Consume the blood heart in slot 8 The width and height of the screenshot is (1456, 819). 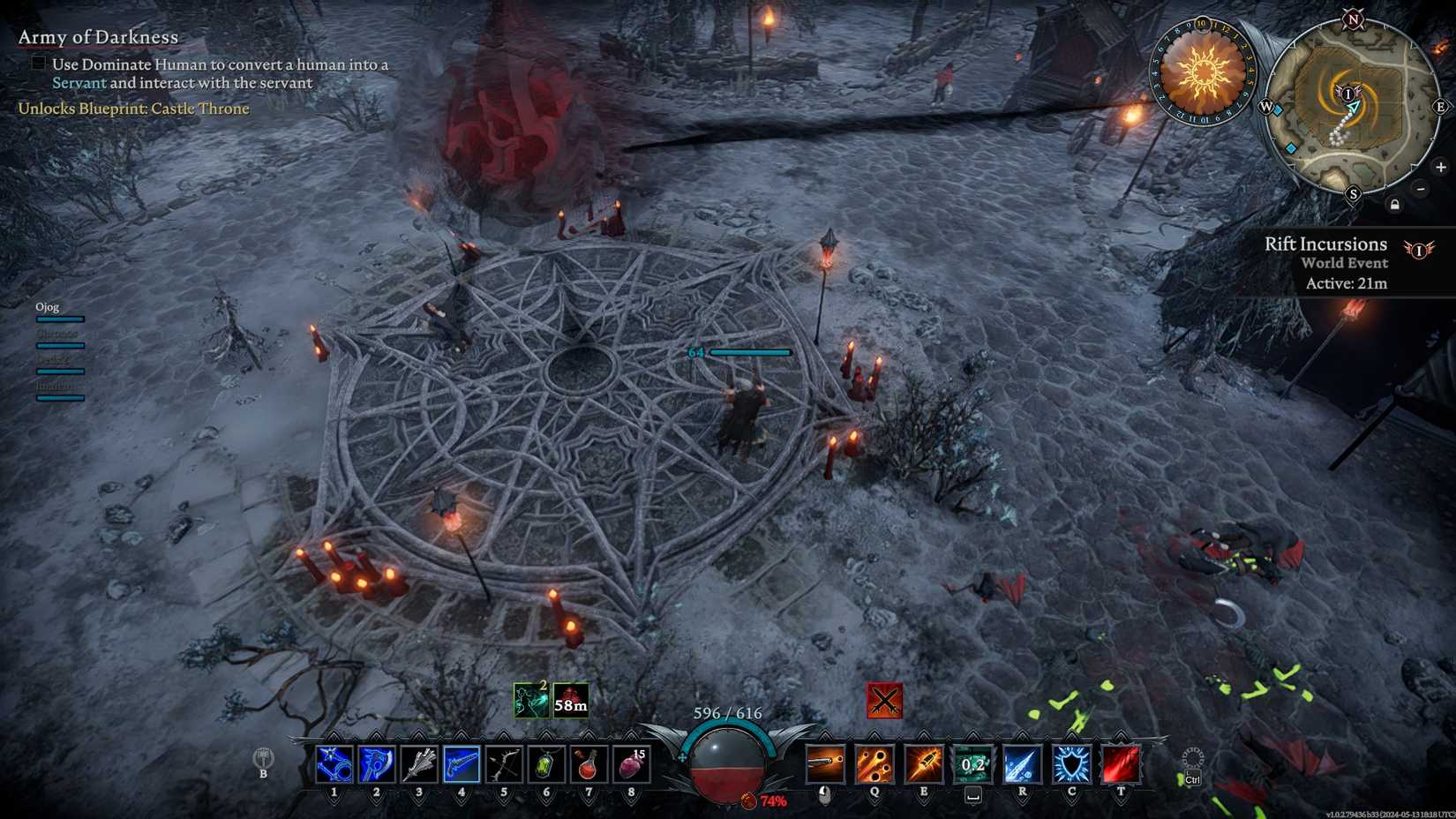[630, 764]
